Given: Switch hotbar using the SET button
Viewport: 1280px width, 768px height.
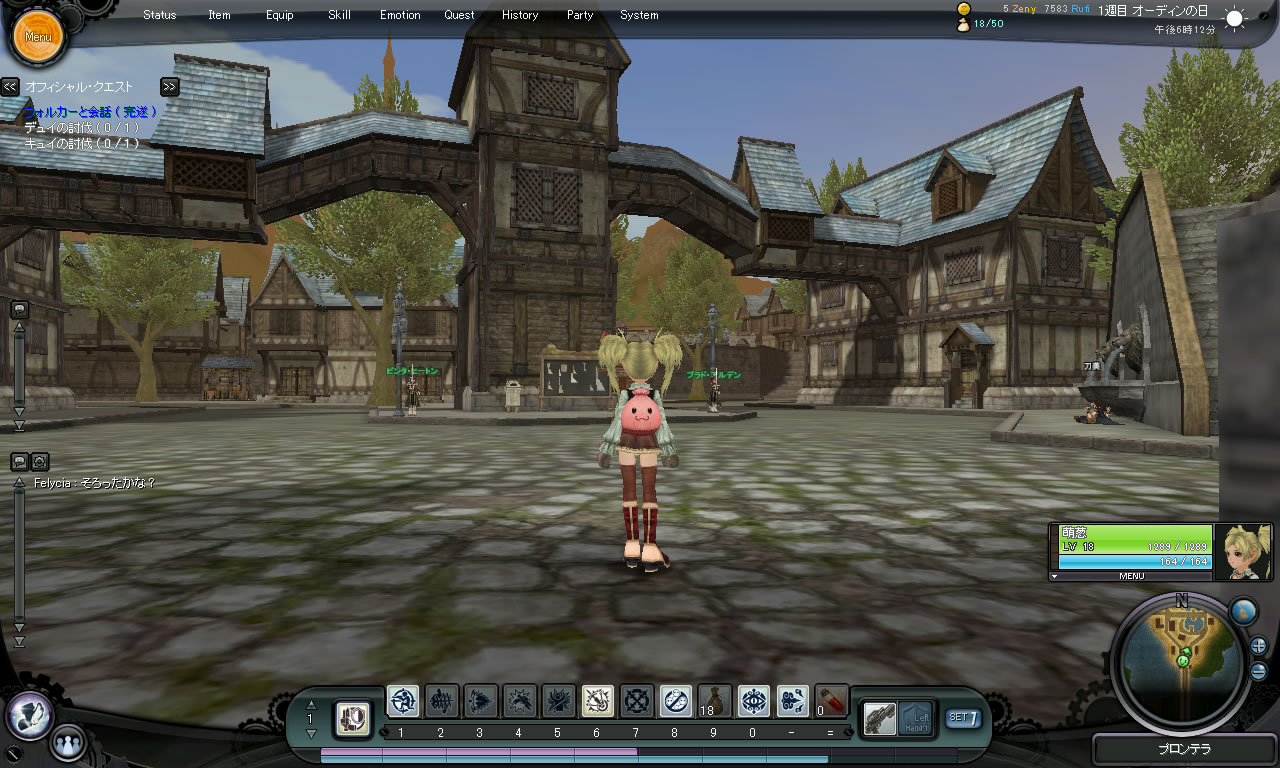Looking at the screenshot, I should tap(963, 717).
